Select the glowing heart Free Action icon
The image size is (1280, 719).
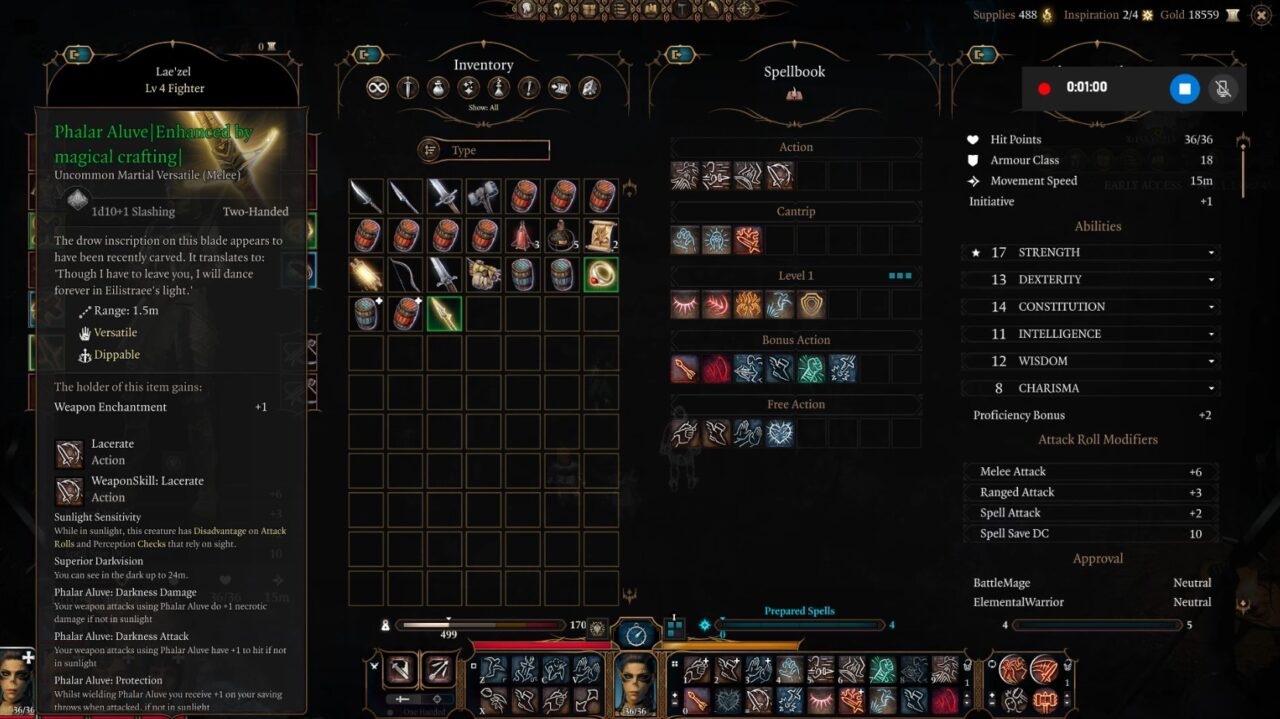tap(779, 433)
